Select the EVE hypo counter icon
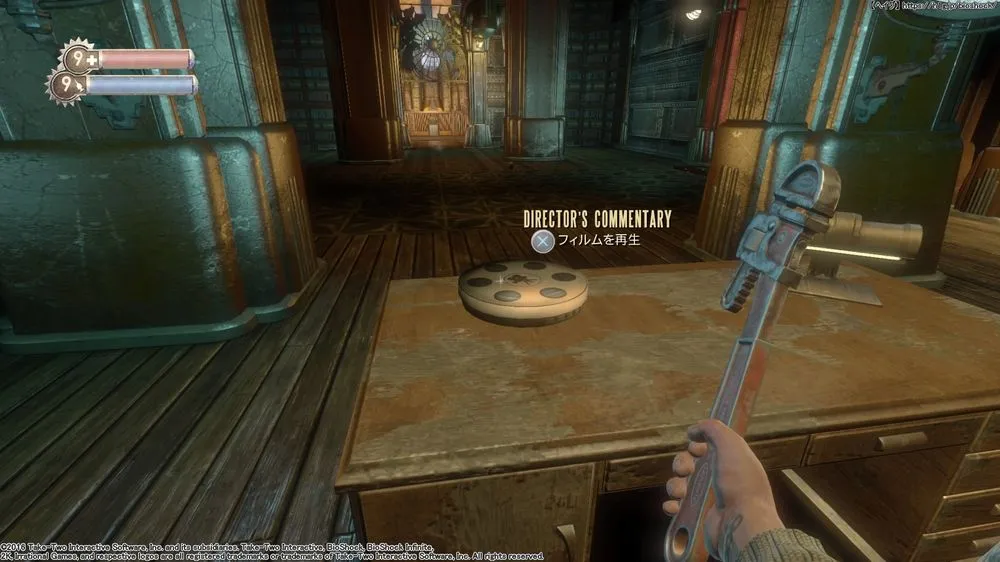 point(66,86)
